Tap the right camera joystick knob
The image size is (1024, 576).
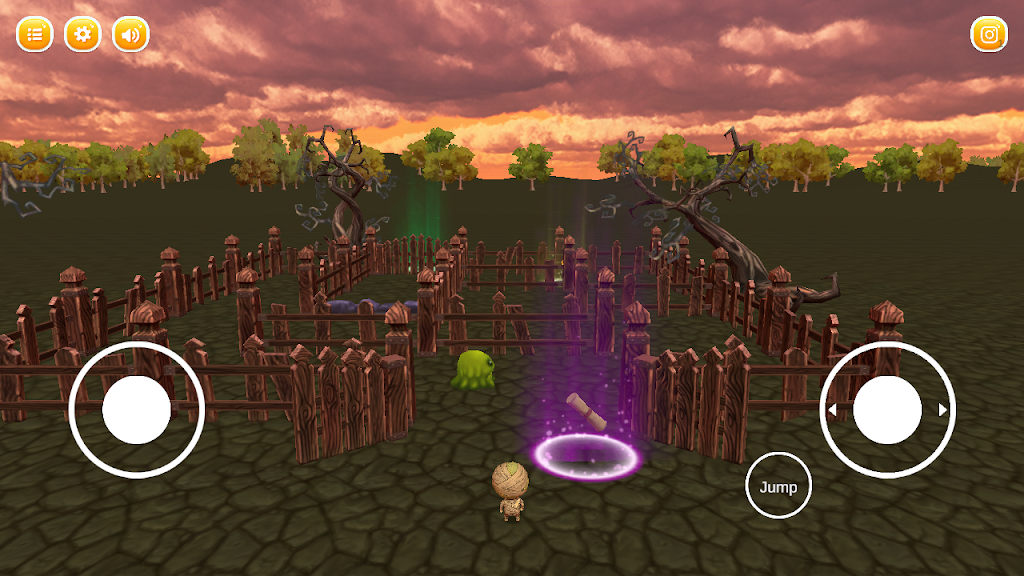(887, 410)
